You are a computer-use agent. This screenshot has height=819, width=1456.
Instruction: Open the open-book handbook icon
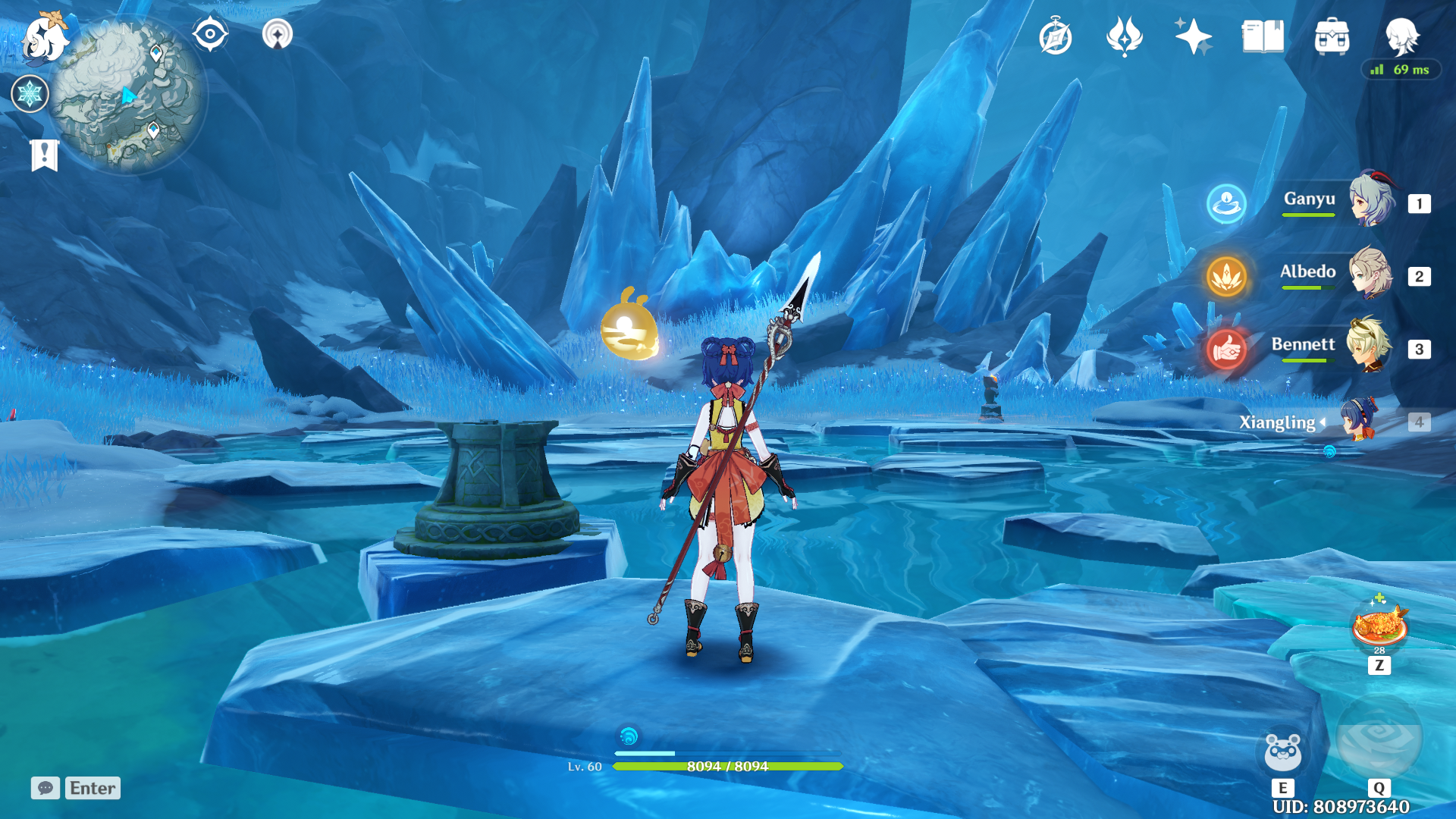tap(1263, 36)
